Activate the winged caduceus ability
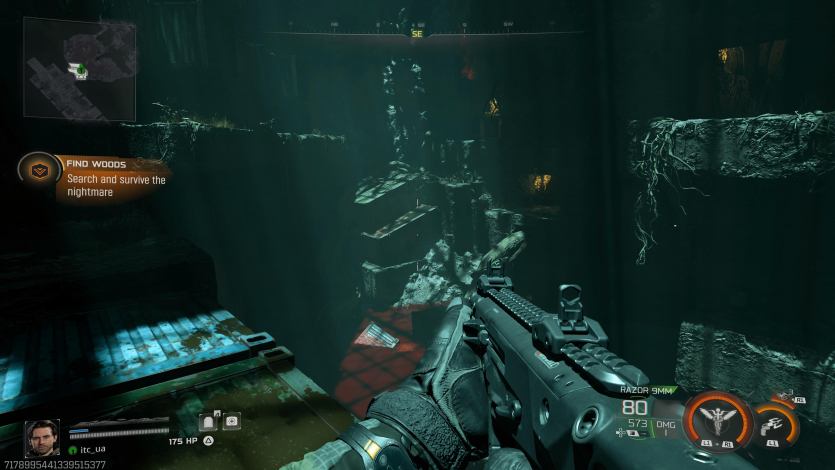Viewport: 835px width, 470px height. 717,419
